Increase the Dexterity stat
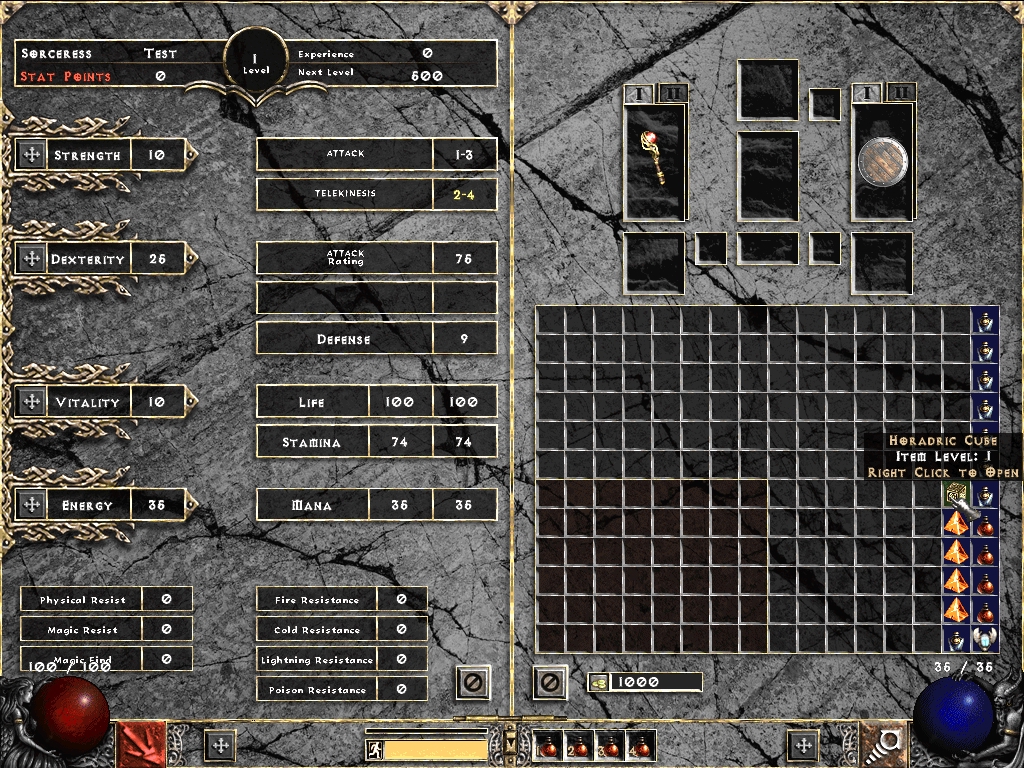Screen dimensions: 1024x768 point(30,259)
